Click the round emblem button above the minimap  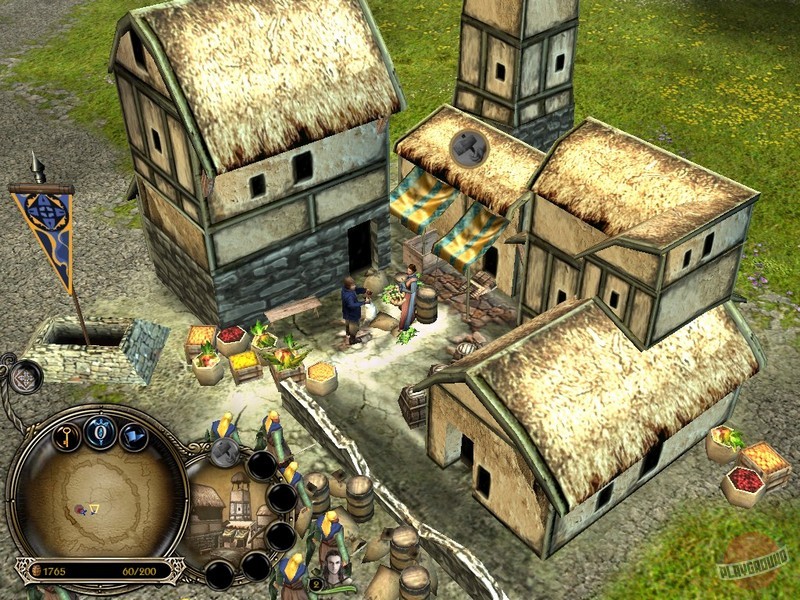[24, 377]
